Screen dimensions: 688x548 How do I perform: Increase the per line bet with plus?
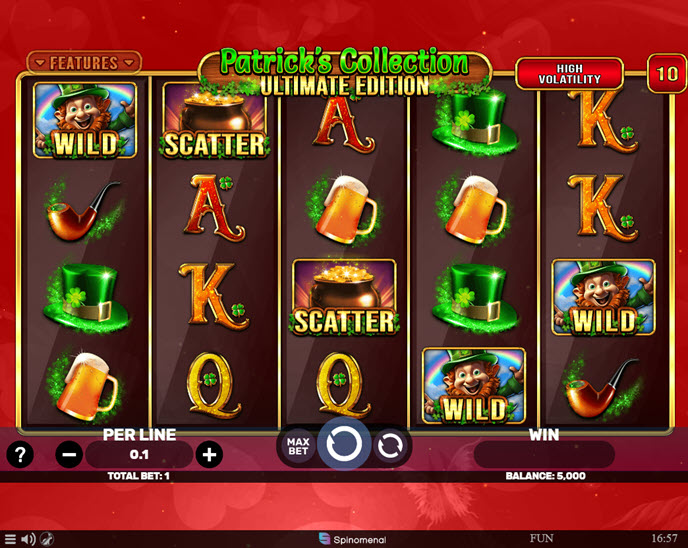tap(209, 455)
